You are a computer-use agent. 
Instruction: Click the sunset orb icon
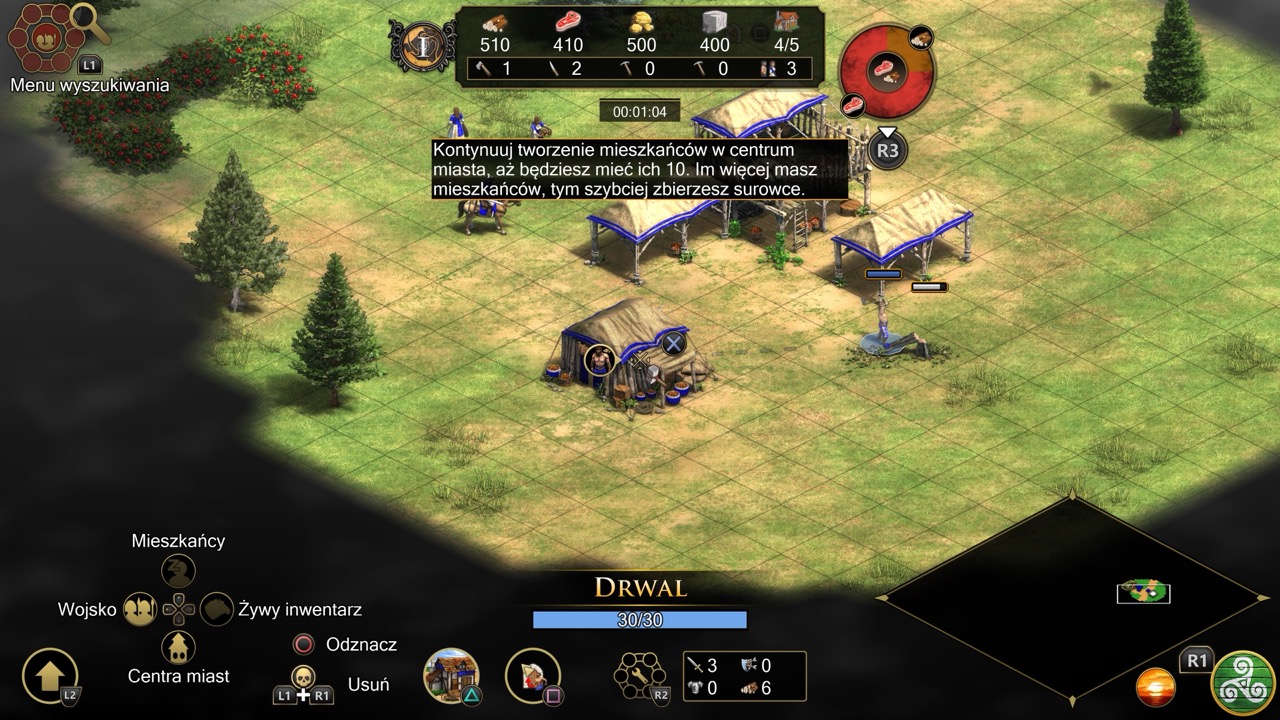point(1155,688)
